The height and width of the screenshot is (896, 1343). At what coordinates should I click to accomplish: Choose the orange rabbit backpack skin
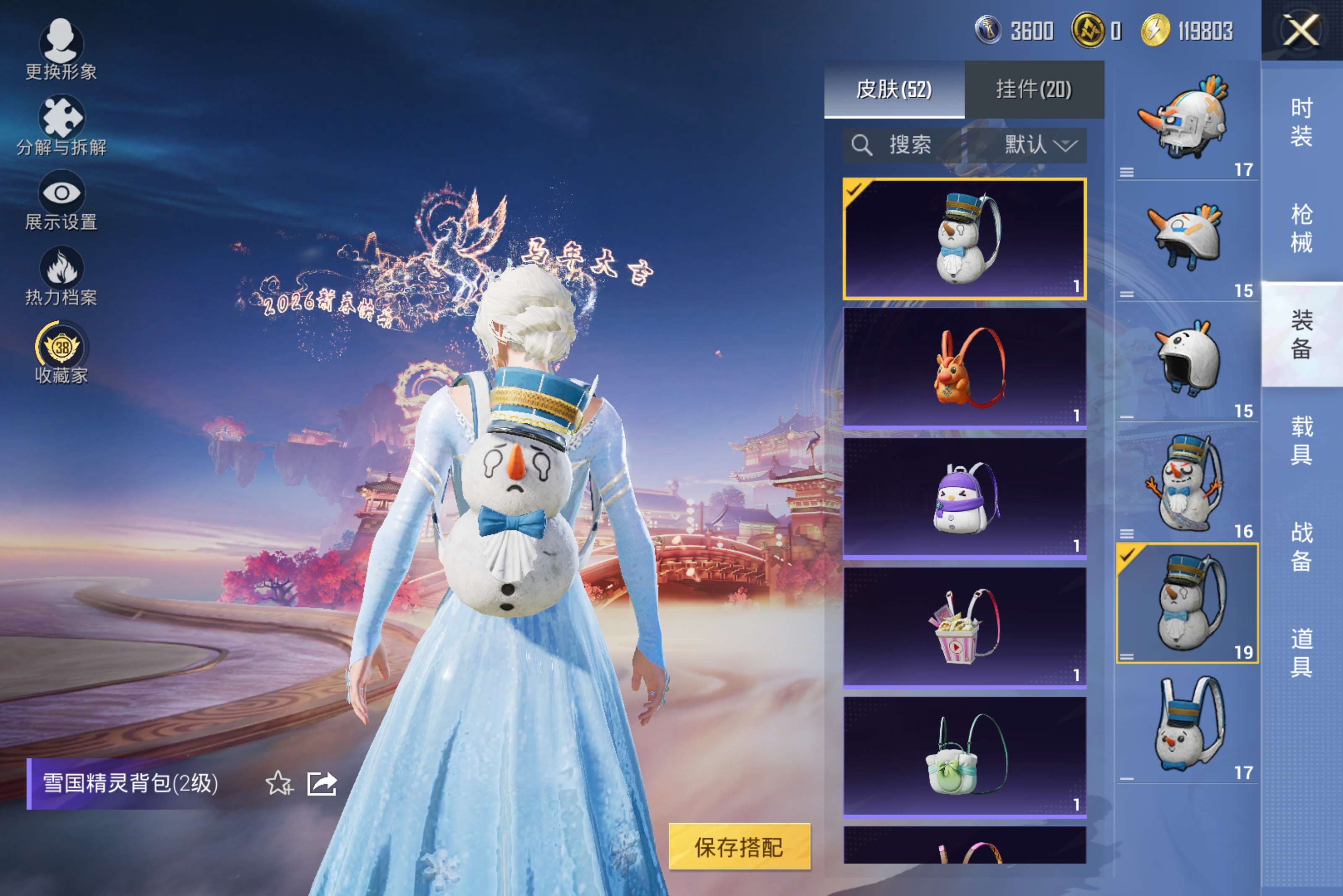tap(964, 367)
